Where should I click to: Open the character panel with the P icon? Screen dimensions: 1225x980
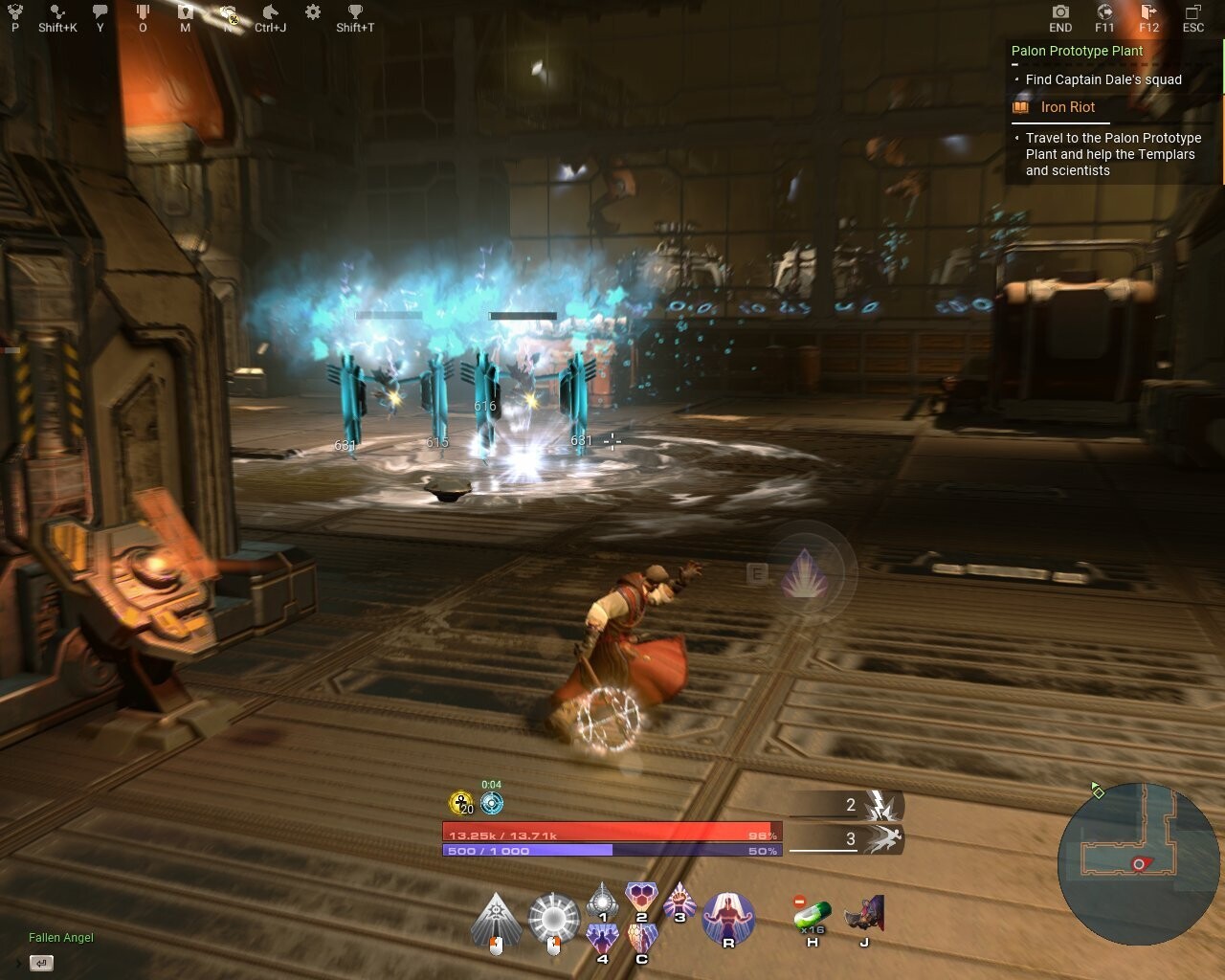click(13, 13)
